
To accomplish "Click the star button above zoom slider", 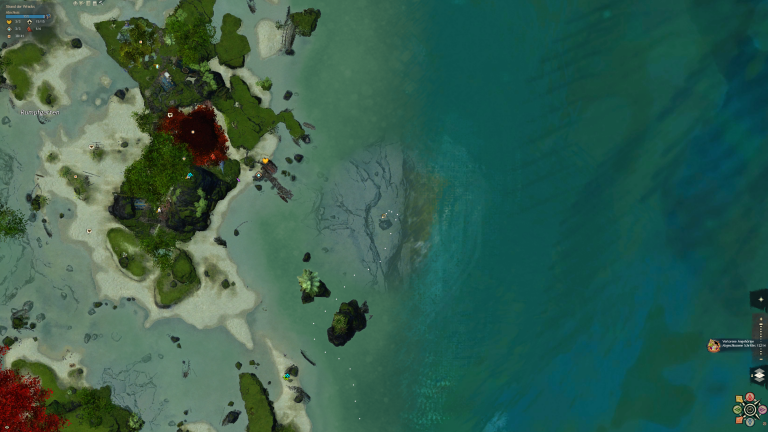I will pyautogui.click(x=759, y=298).
